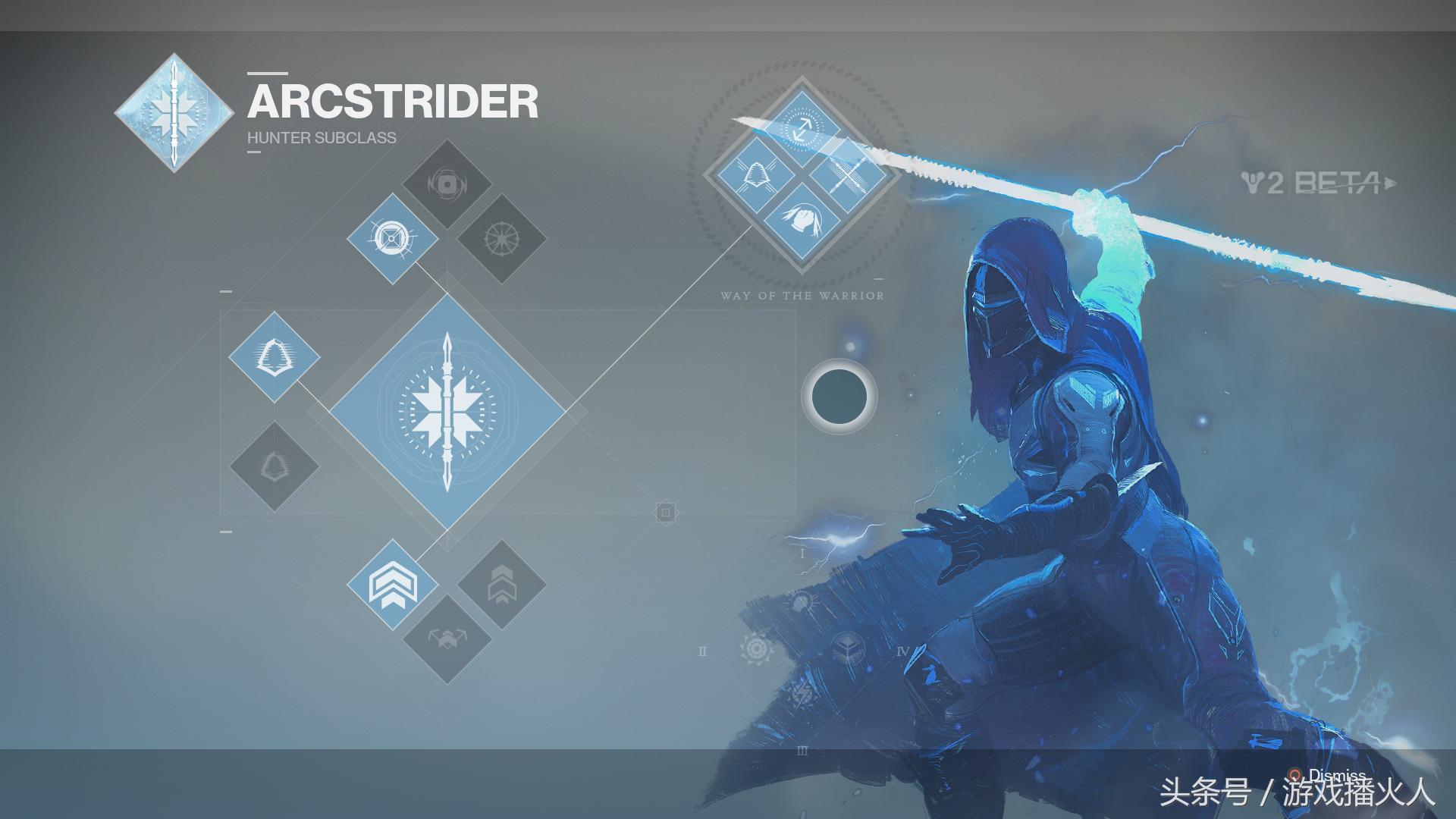Choose the highlighted target-ring grenade node

tap(392, 239)
